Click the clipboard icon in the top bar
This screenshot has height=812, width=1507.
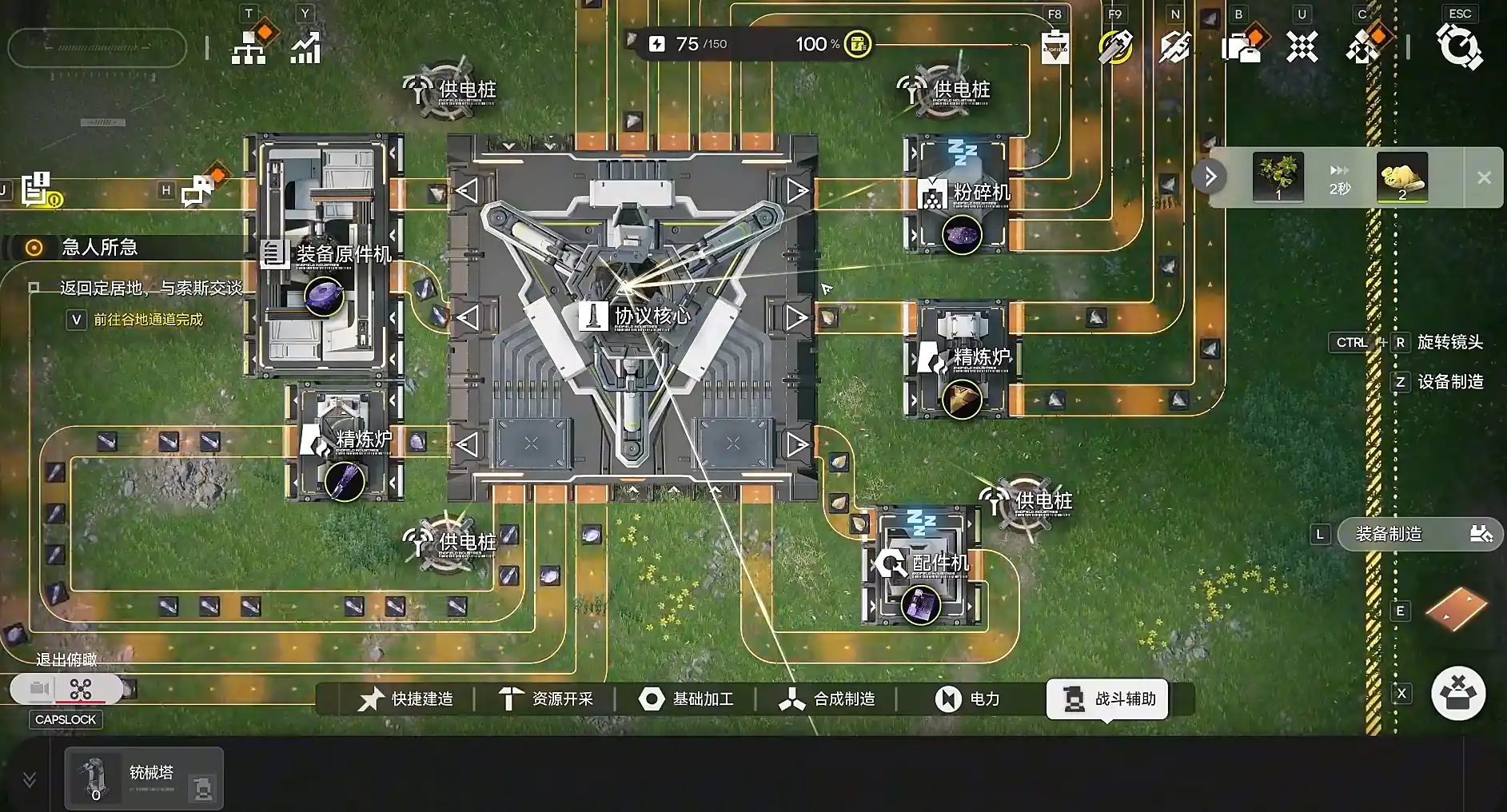(1055, 46)
